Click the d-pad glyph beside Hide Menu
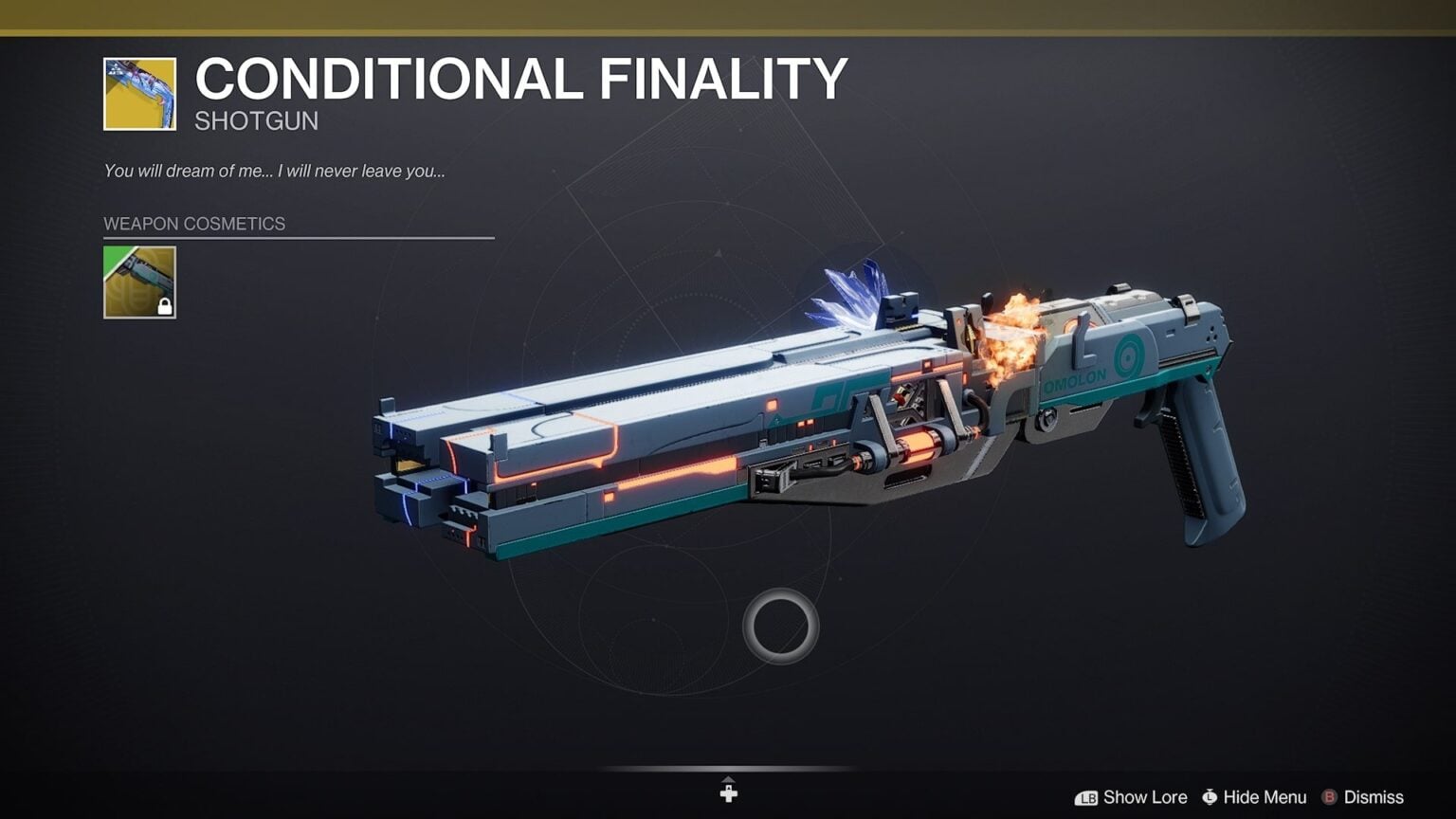This screenshot has width=1456, height=819. [1210, 797]
